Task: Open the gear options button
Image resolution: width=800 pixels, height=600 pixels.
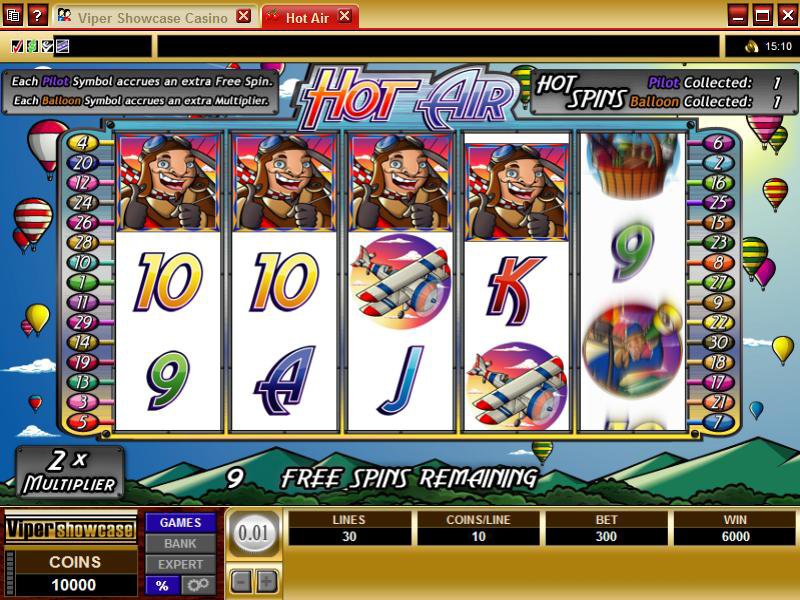Action: [197, 585]
